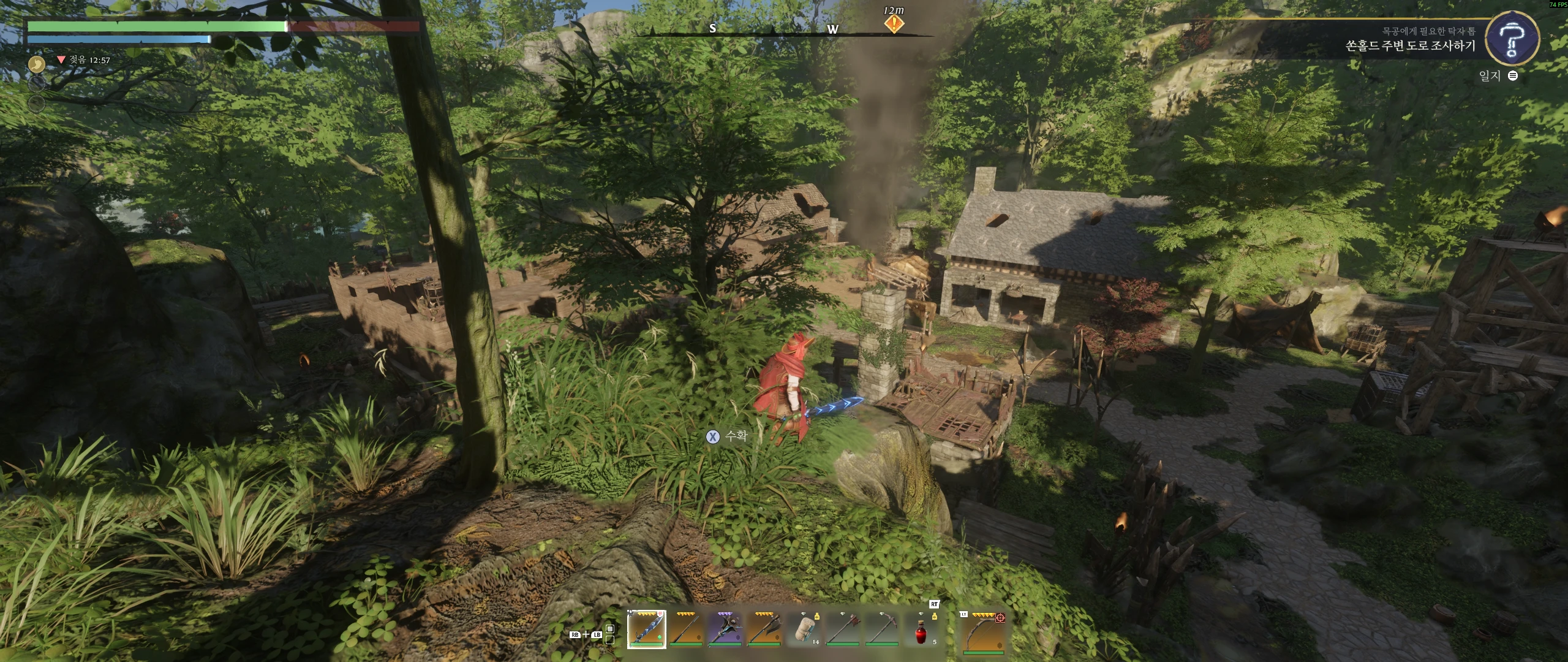This screenshot has width=1568, height=662.
Task: Click the stomach food buff icon
Action: coord(37,64)
